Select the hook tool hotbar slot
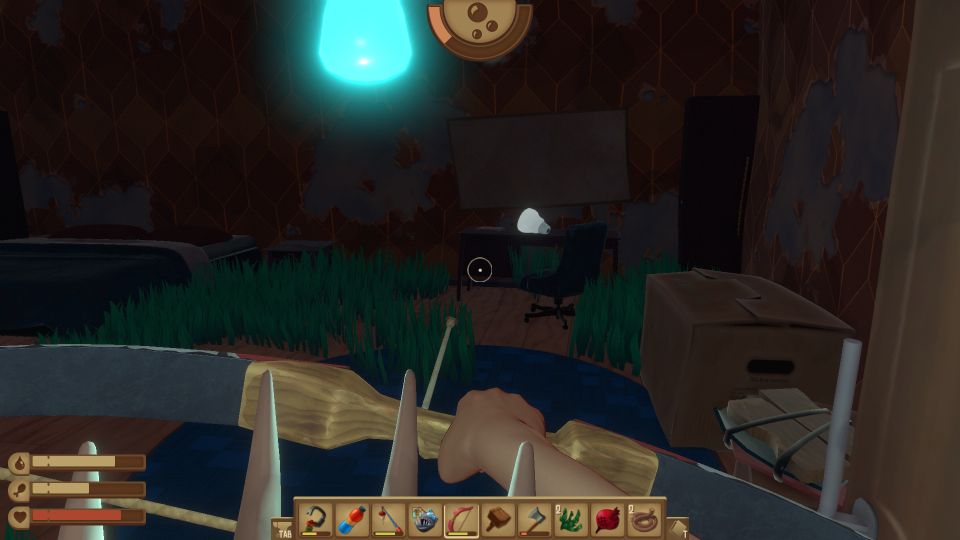This screenshot has height=540, width=960. (x=316, y=519)
